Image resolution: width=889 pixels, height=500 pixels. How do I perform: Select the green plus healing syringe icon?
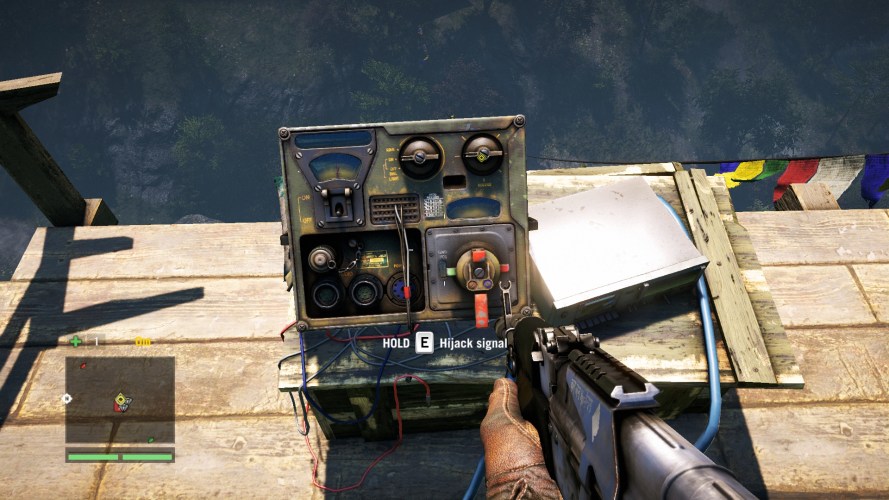click(76, 341)
